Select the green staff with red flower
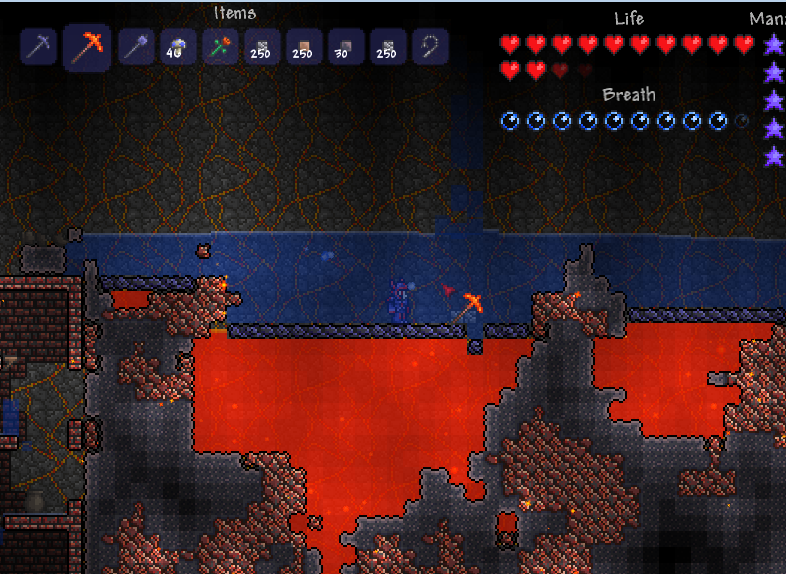786x574 pixels. click(220, 47)
